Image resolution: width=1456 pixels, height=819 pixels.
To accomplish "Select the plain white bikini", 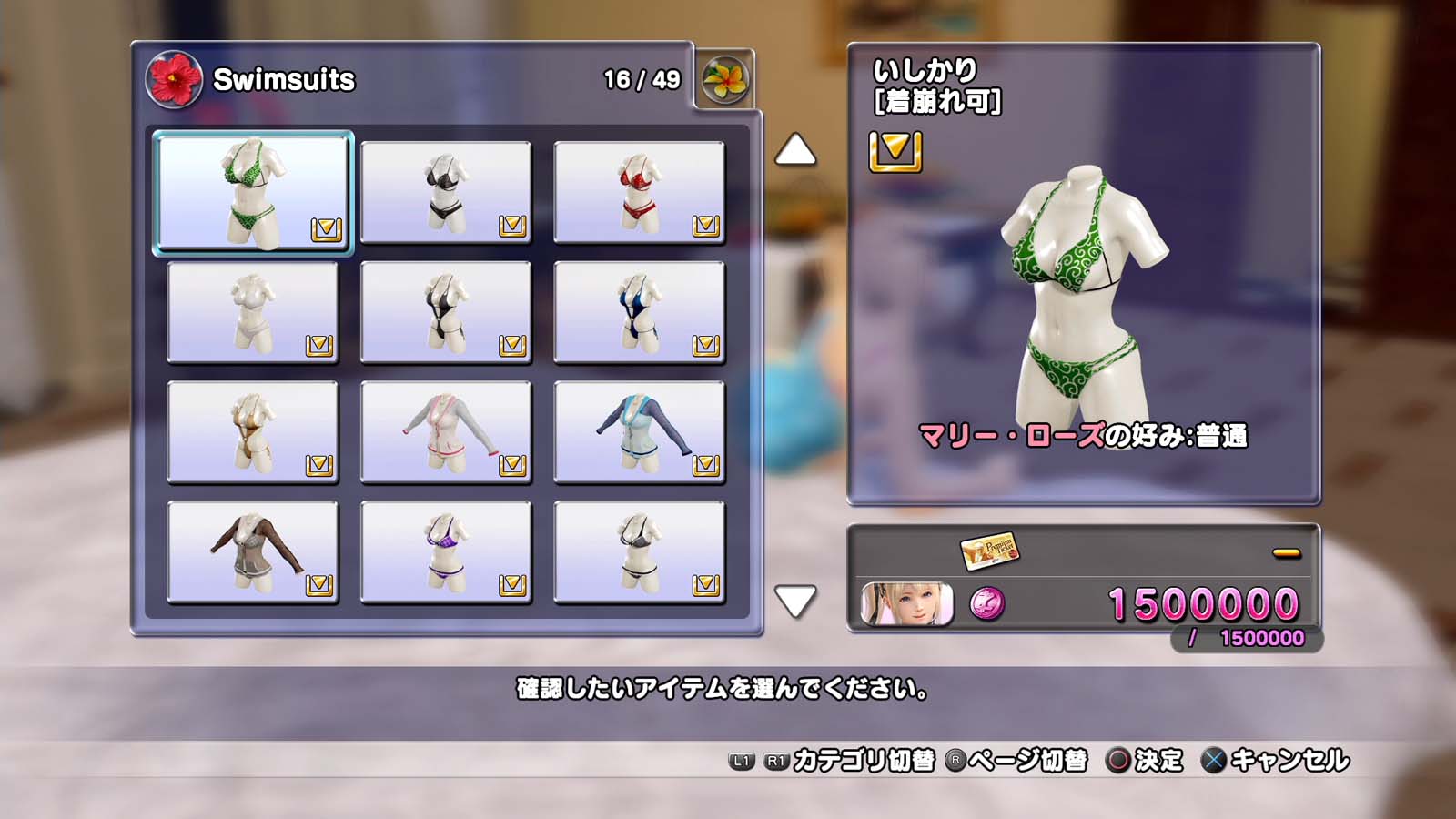I will (253, 312).
